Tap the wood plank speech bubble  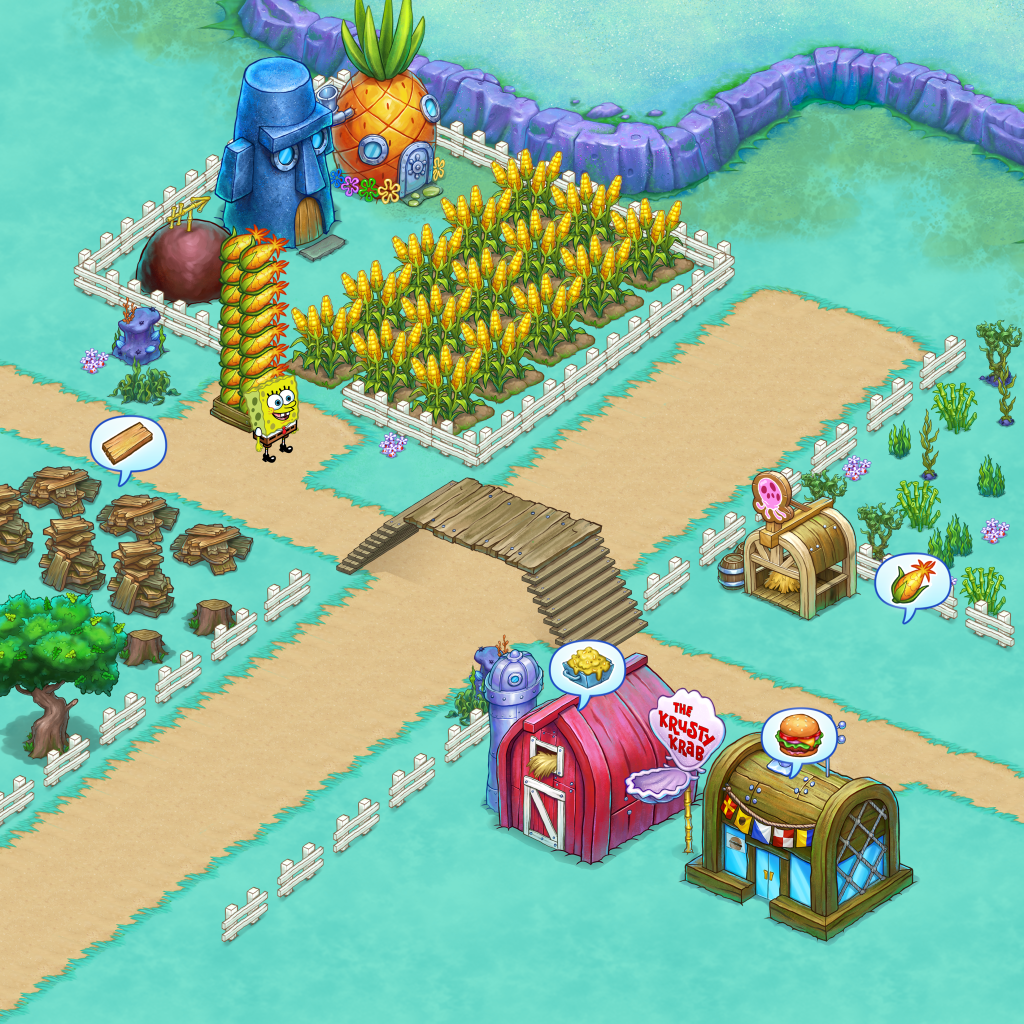pyautogui.click(x=128, y=444)
